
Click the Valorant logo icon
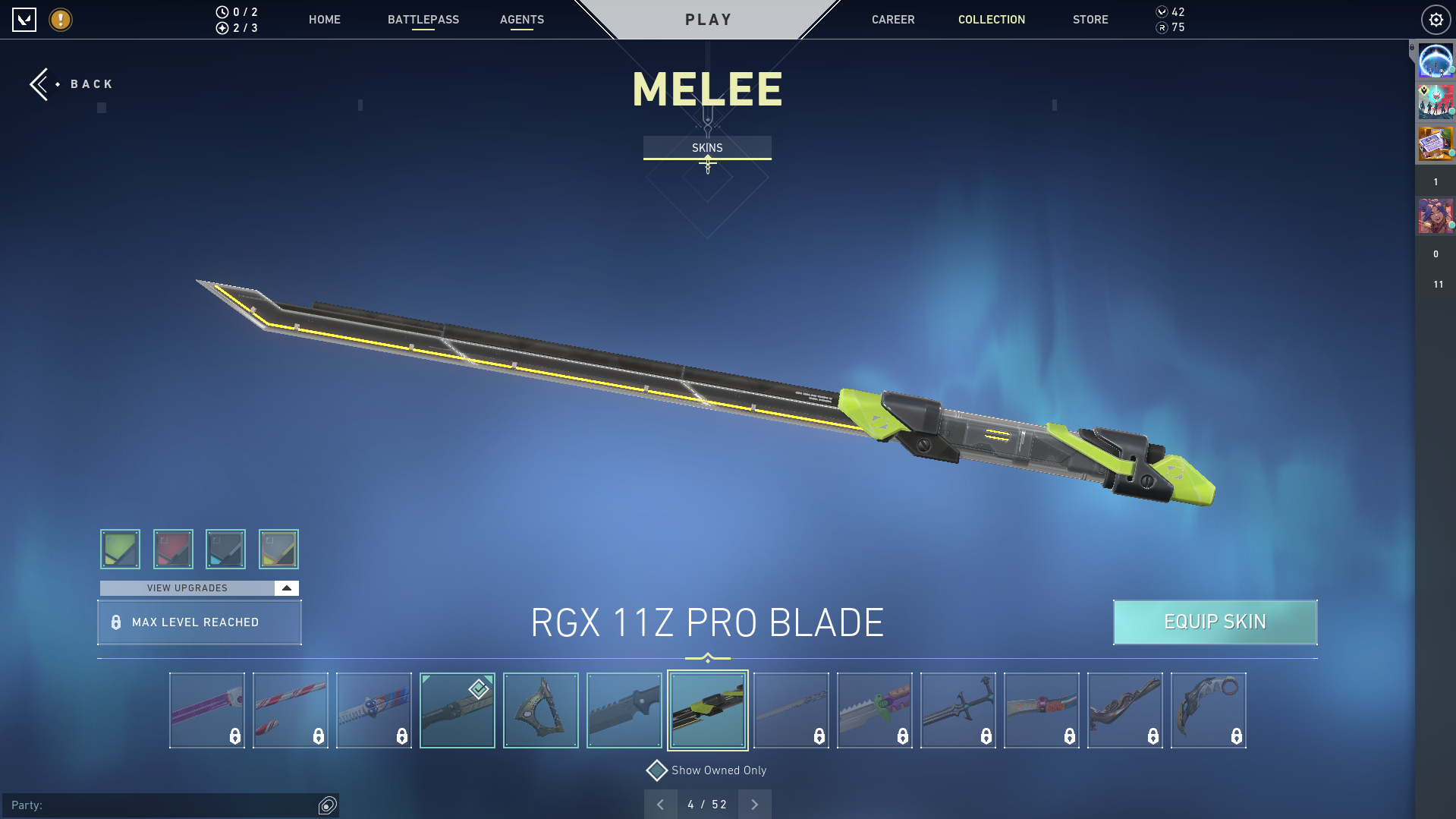25,20
